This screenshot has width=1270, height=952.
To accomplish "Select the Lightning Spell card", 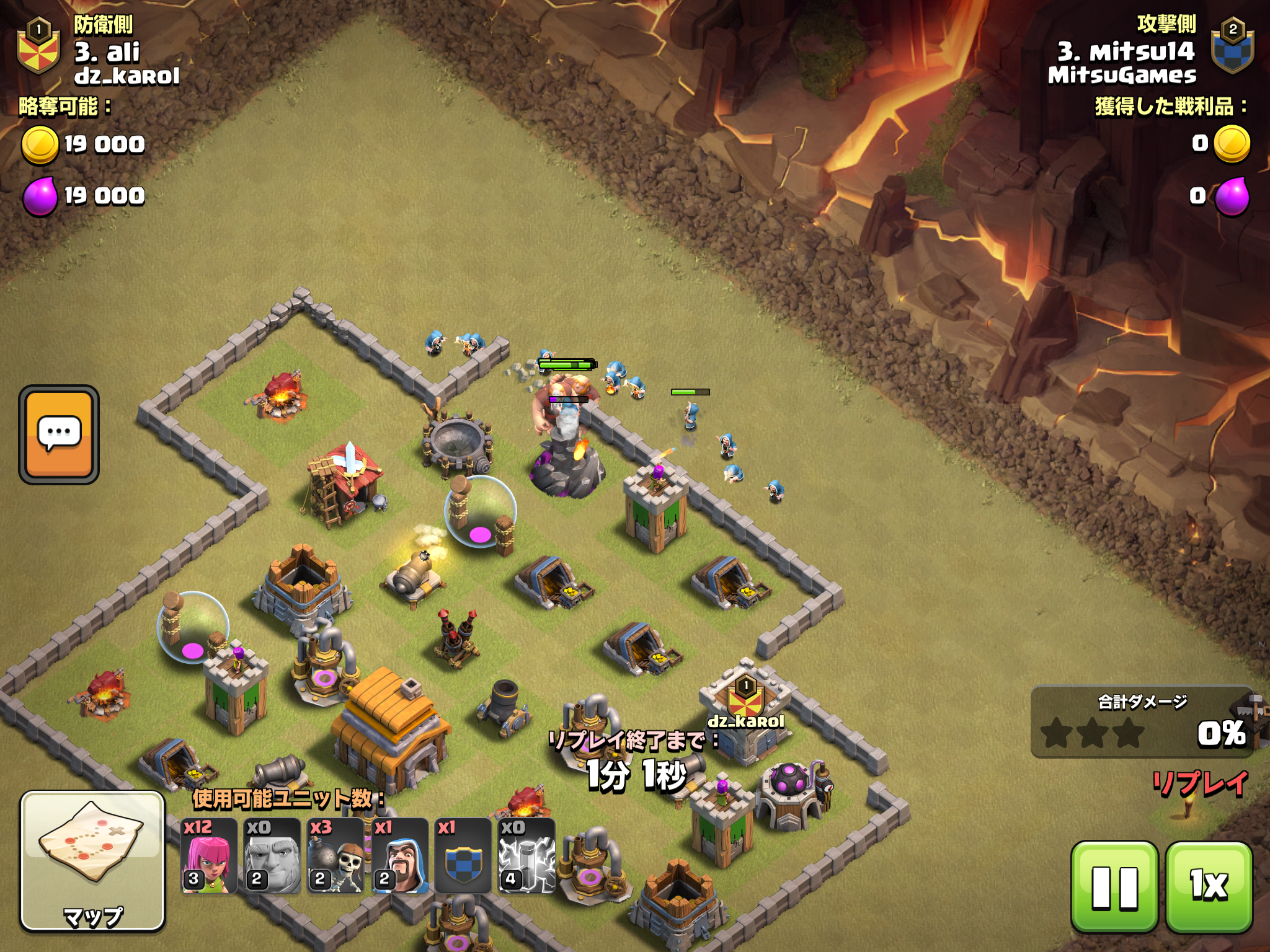I will coord(526,857).
